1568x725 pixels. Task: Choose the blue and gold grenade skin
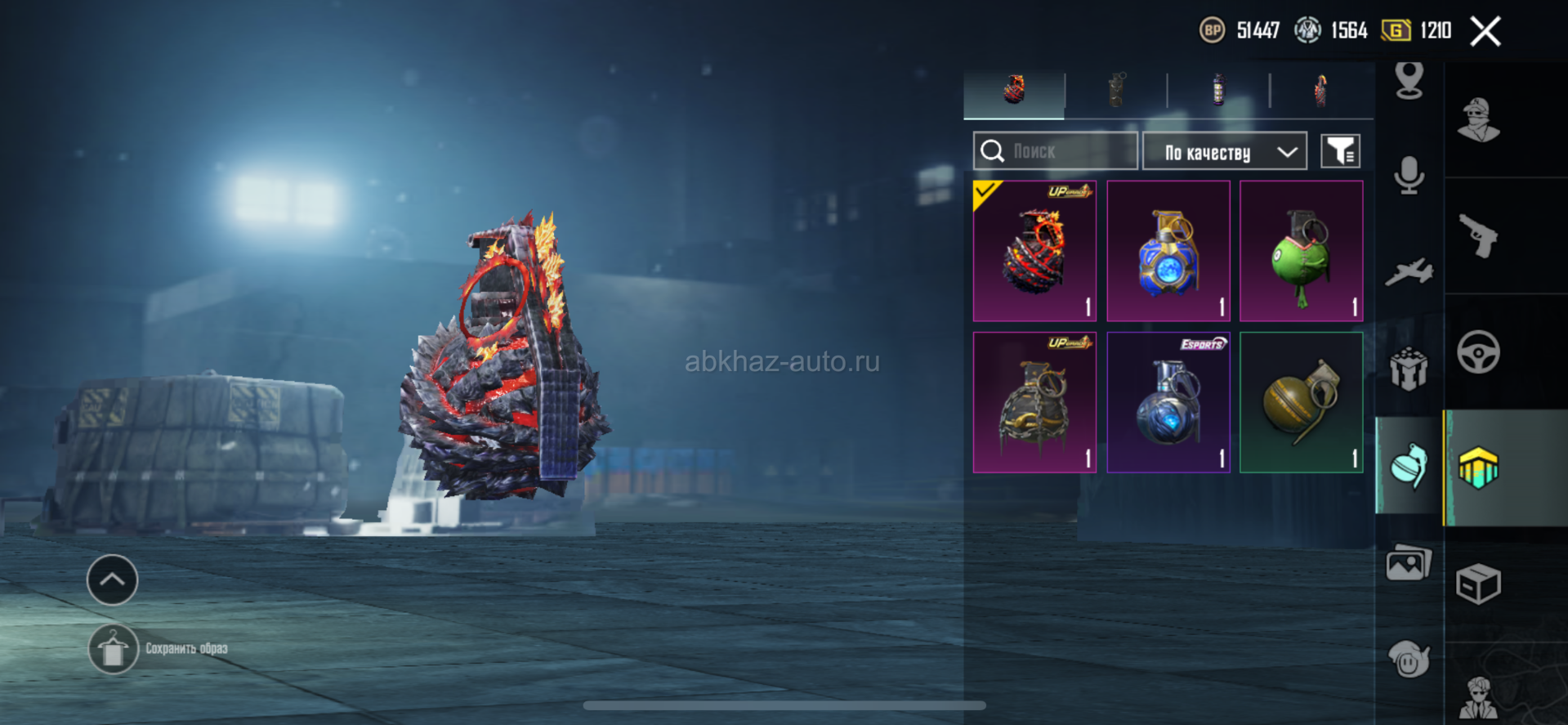[x=1168, y=251]
